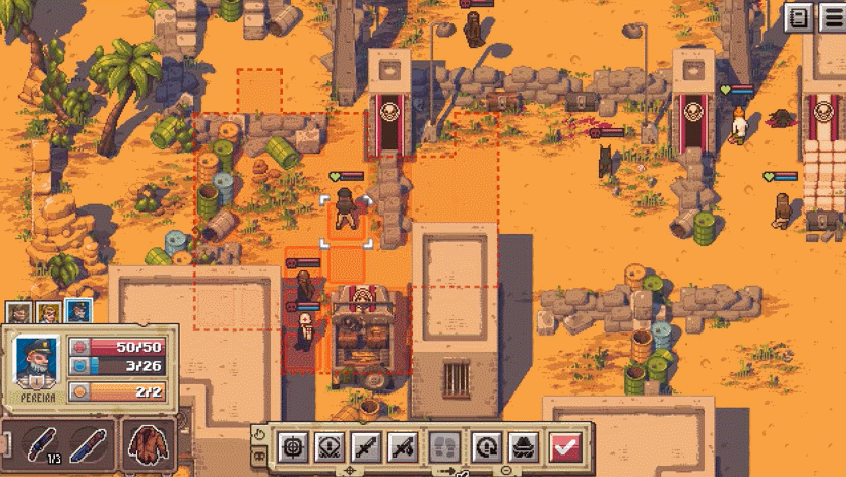Use the single sword melee attack
Screen dimensions: 846x477
pyautogui.click(x=366, y=445)
